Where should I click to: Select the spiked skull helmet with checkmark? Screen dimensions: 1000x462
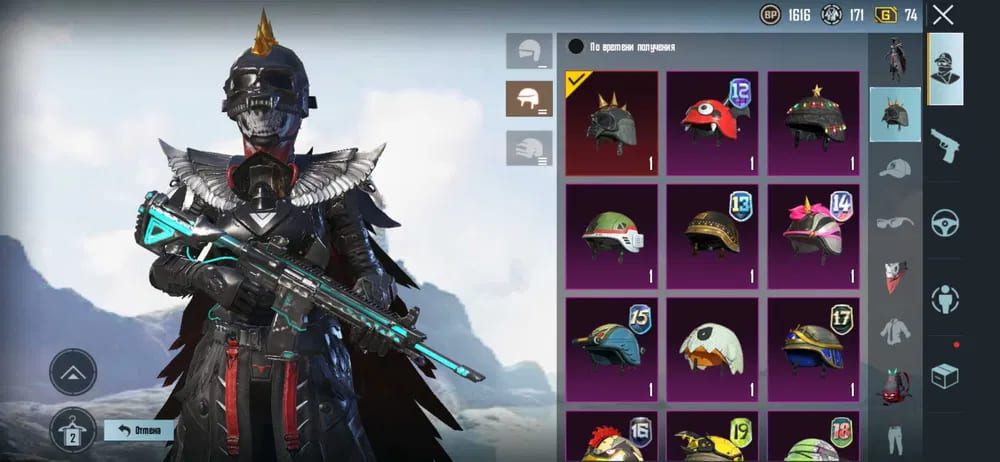click(612, 123)
